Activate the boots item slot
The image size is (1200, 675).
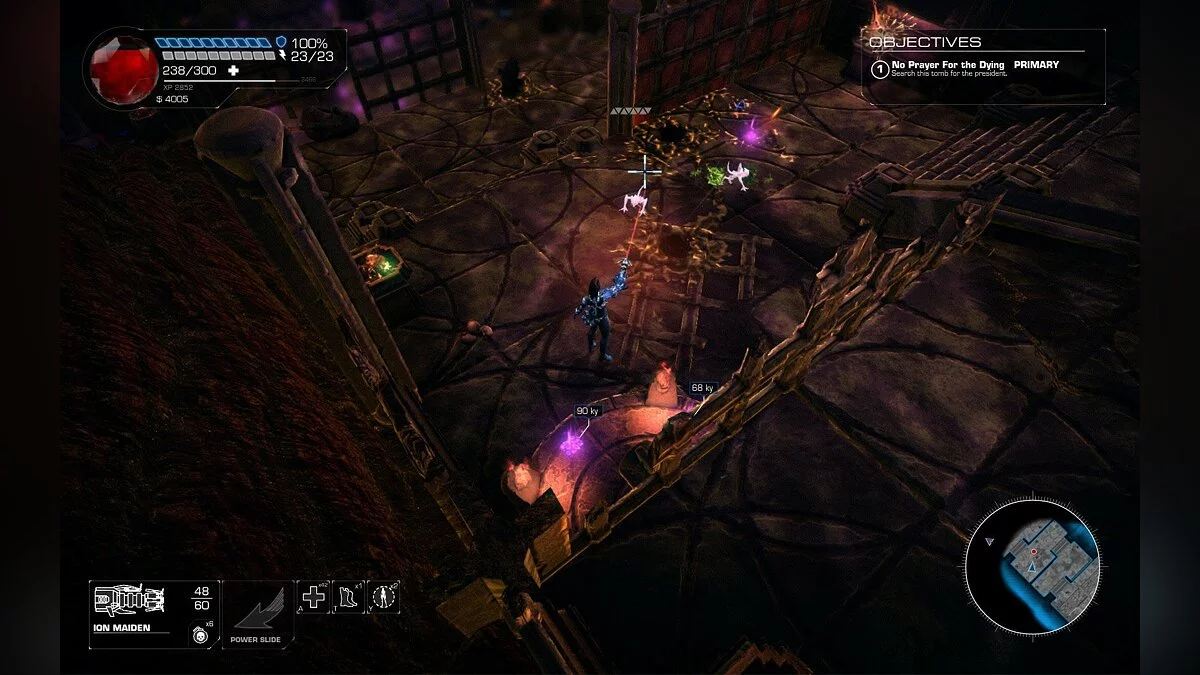348,597
